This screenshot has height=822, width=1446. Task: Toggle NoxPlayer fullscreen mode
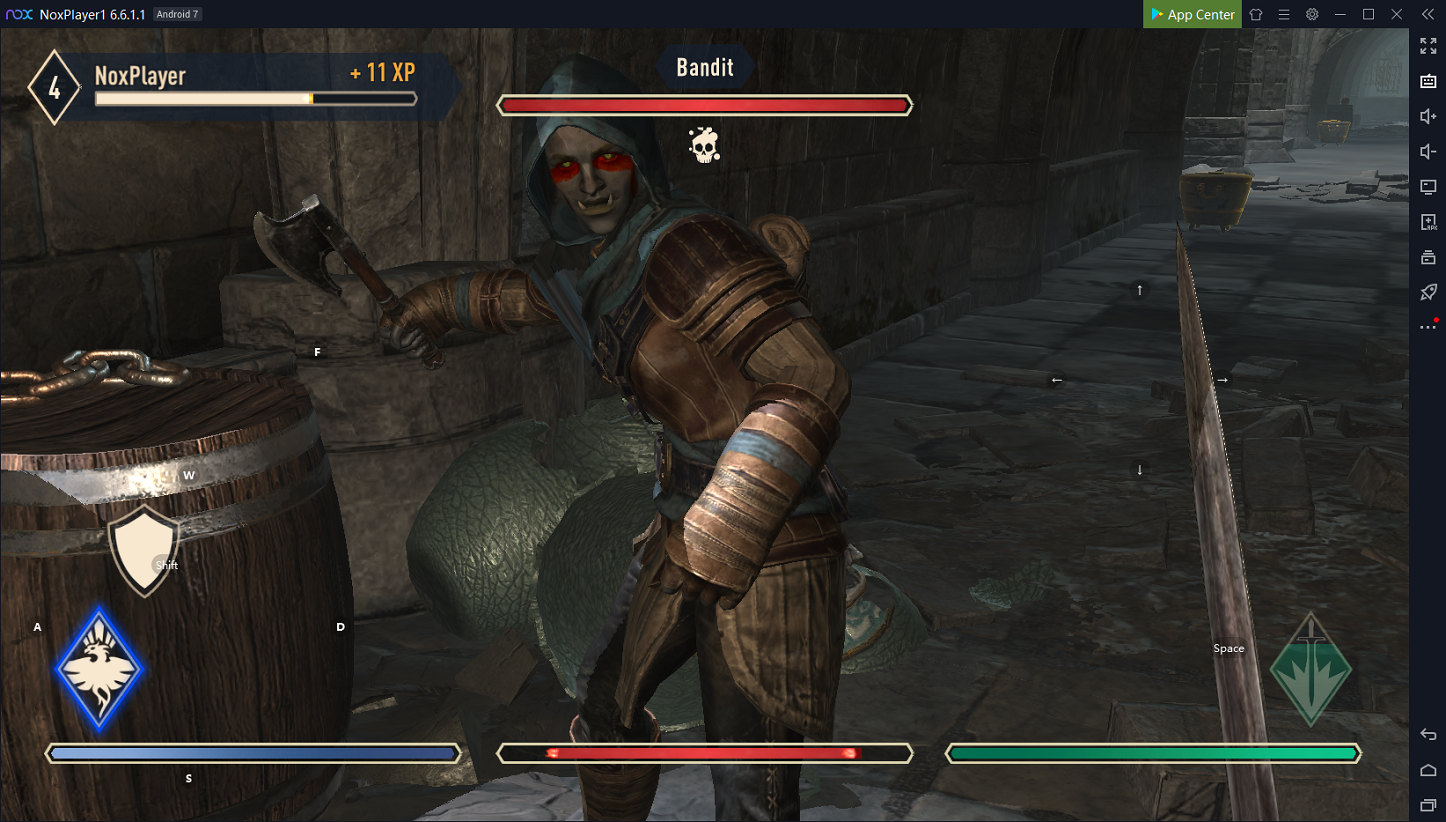pos(1428,46)
